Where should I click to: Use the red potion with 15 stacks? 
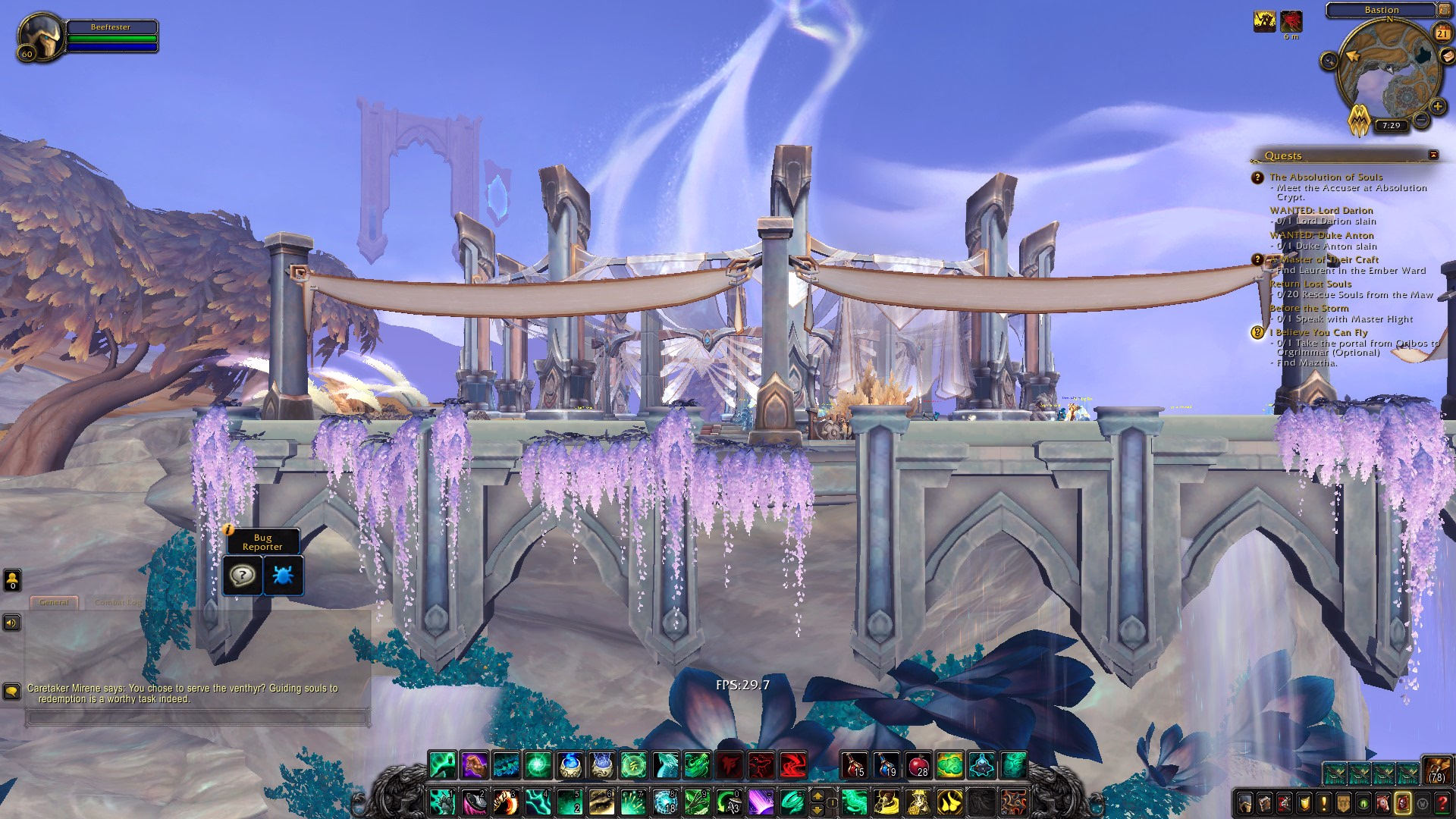(854, 765)
